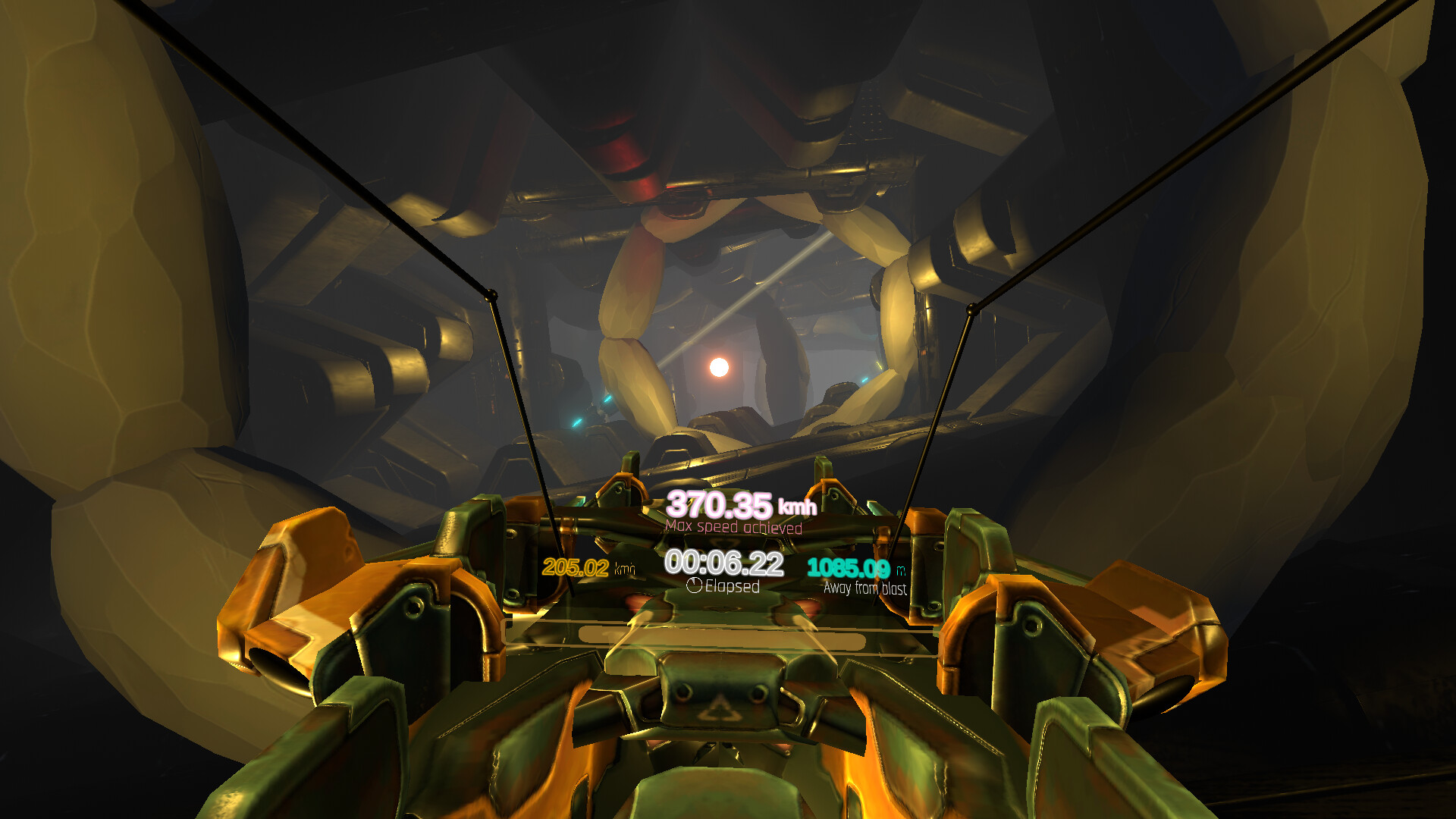Expand the 370.35 kmh speed banner
Viewport: 1456px width, 819px height.
pos(736,504)
